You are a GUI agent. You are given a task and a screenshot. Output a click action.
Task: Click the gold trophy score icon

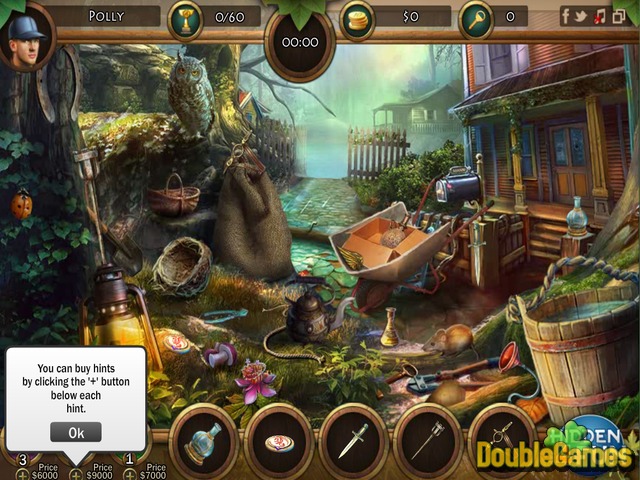point(184,17)
